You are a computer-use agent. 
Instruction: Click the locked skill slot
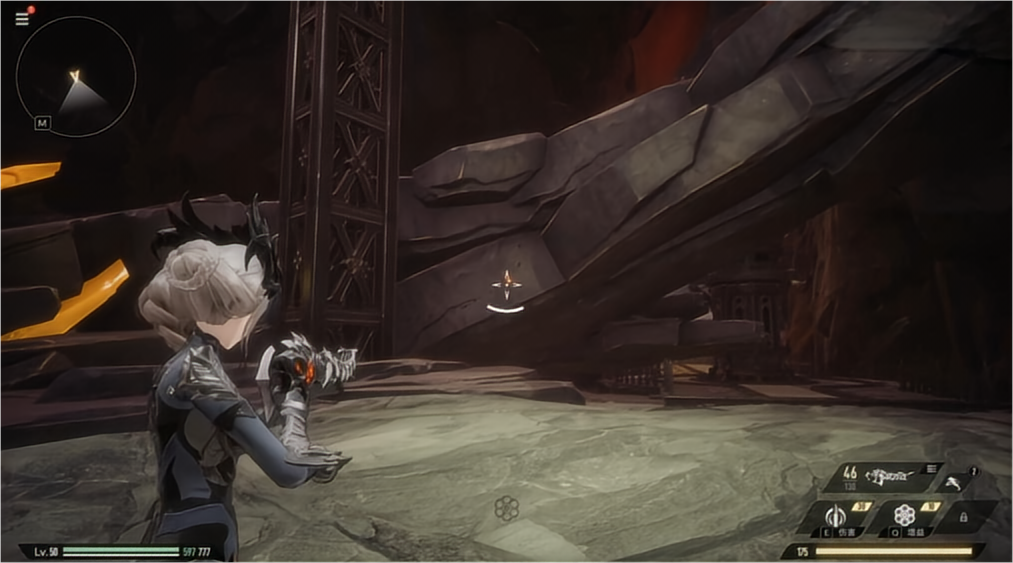pyautogui.click(x=964, y=517)
